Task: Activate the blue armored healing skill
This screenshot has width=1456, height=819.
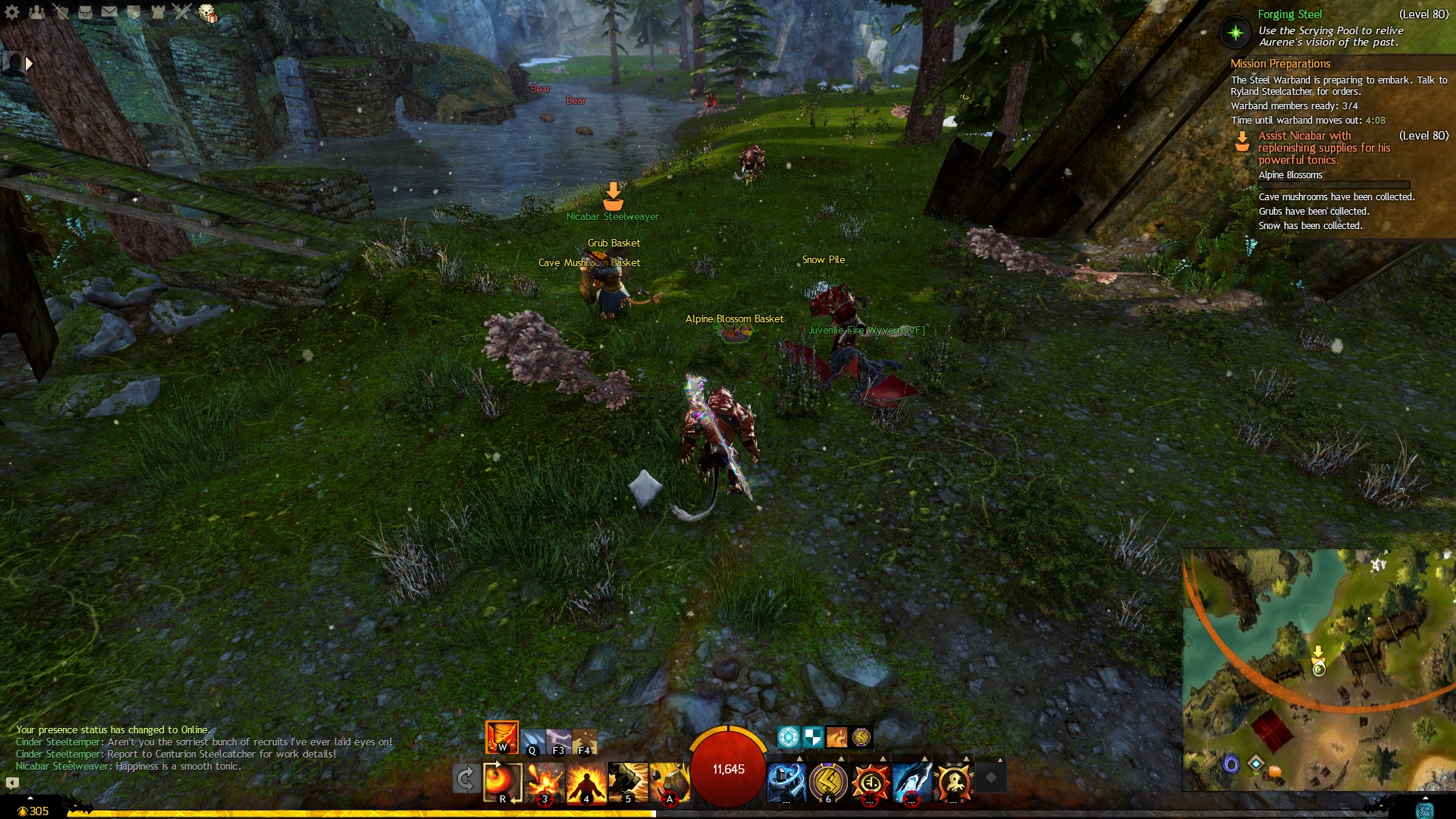Action: [786, 781]
